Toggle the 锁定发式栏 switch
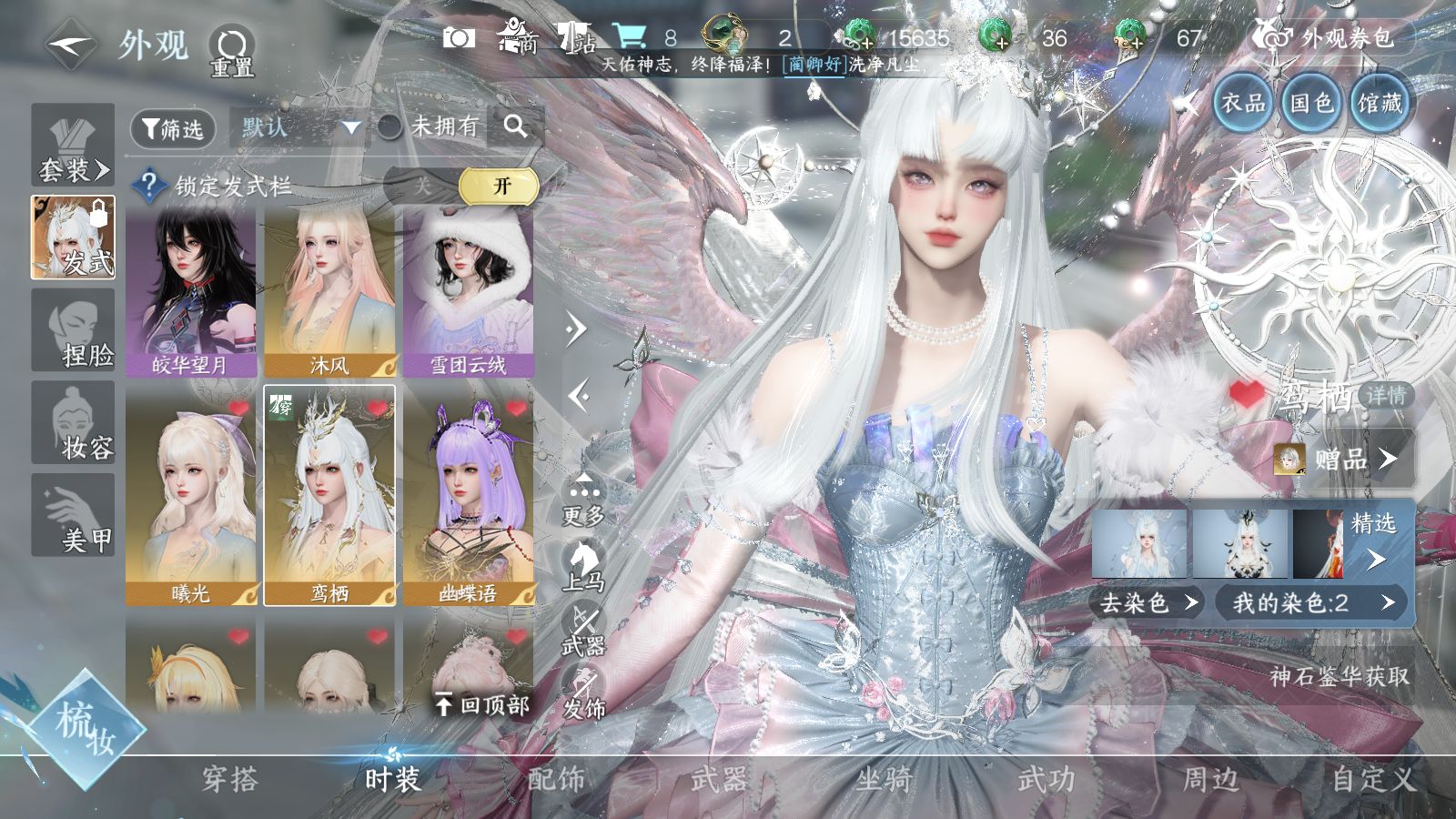The width and height of the screenshot is (1456, 819). [460, 187]
